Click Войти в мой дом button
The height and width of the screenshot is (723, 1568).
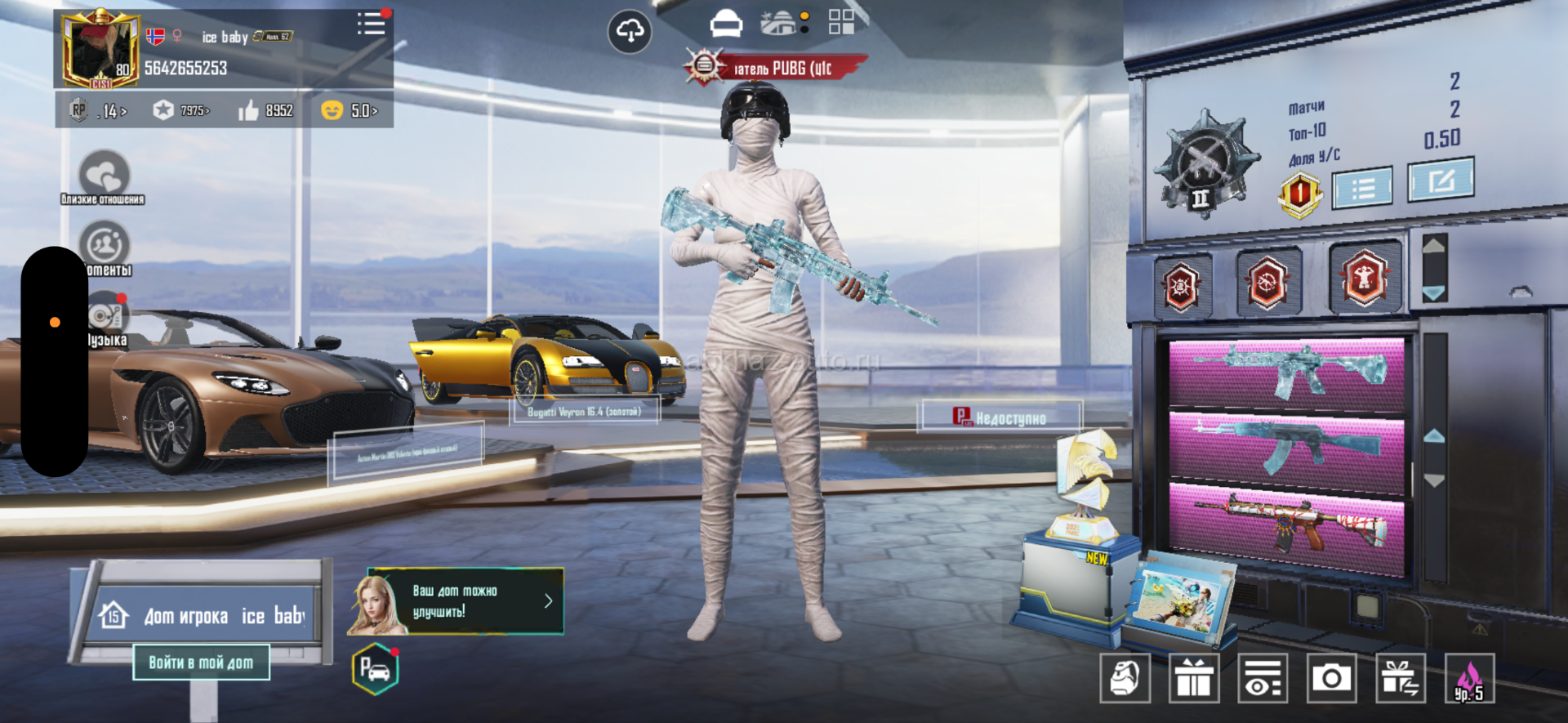(201, 663)
